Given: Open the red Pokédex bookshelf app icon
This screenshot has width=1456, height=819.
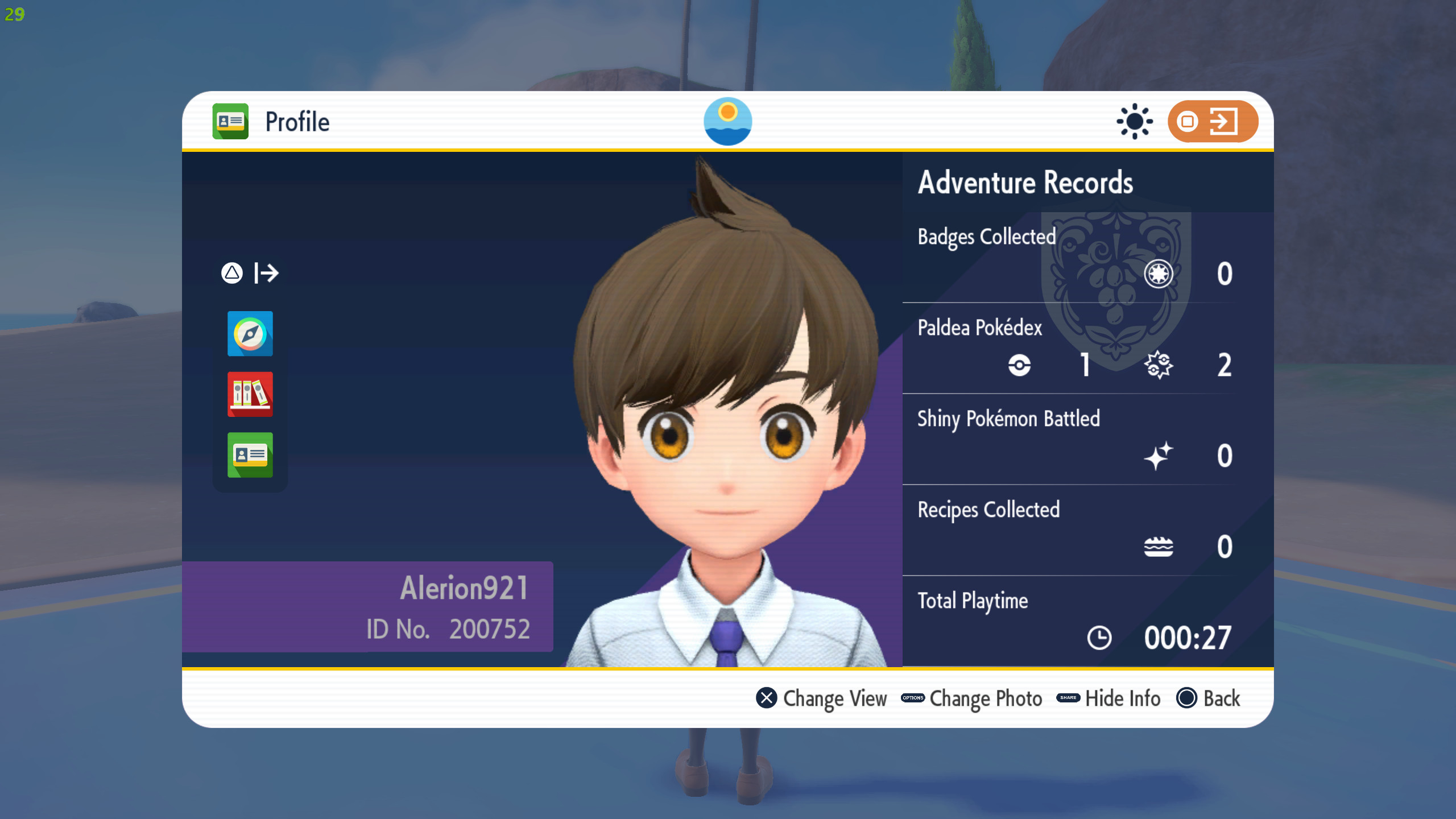Looking at the screenshot, I should point(250,395).
